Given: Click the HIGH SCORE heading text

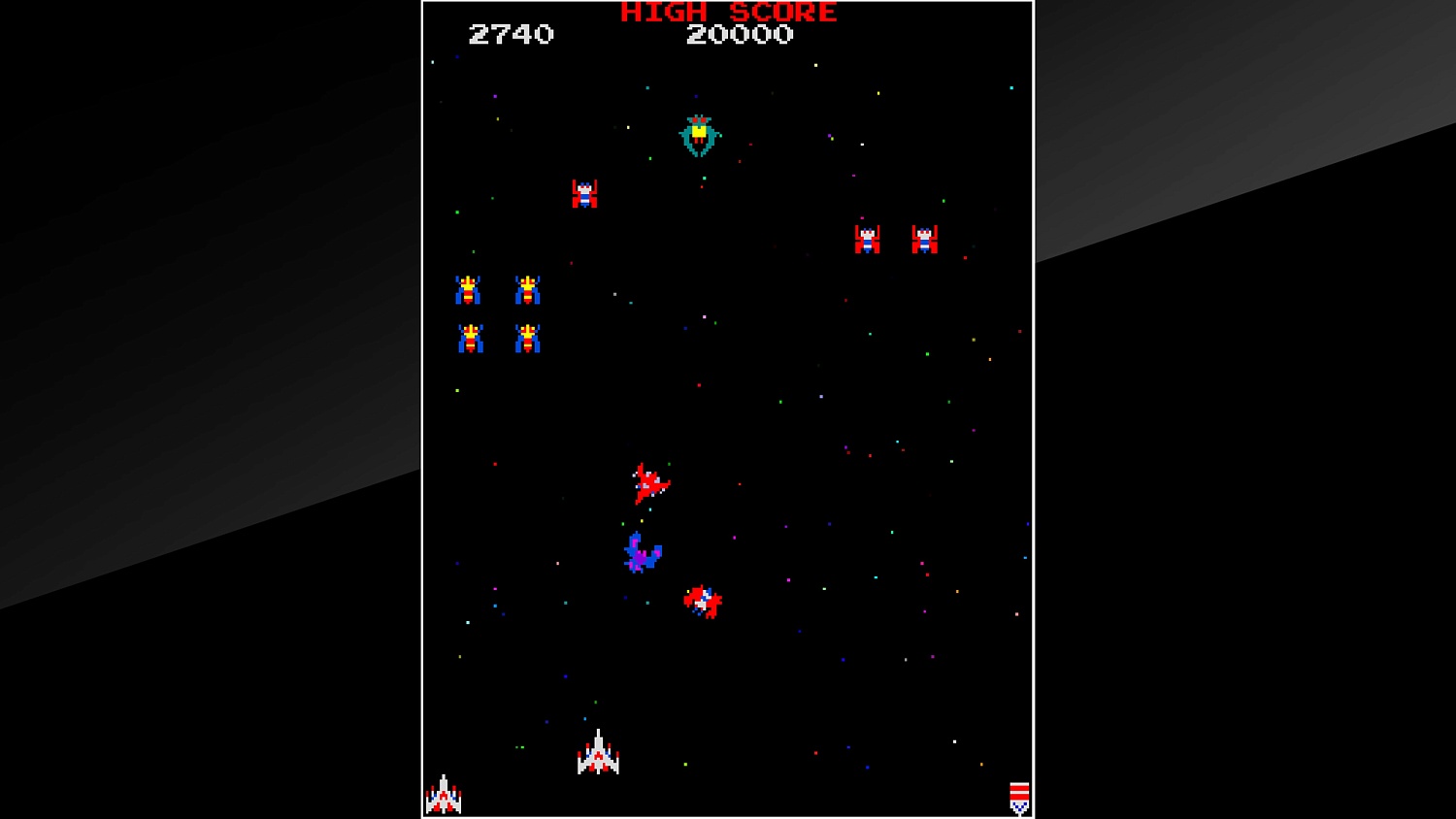Looking at the screenshot, I should 726,13.
